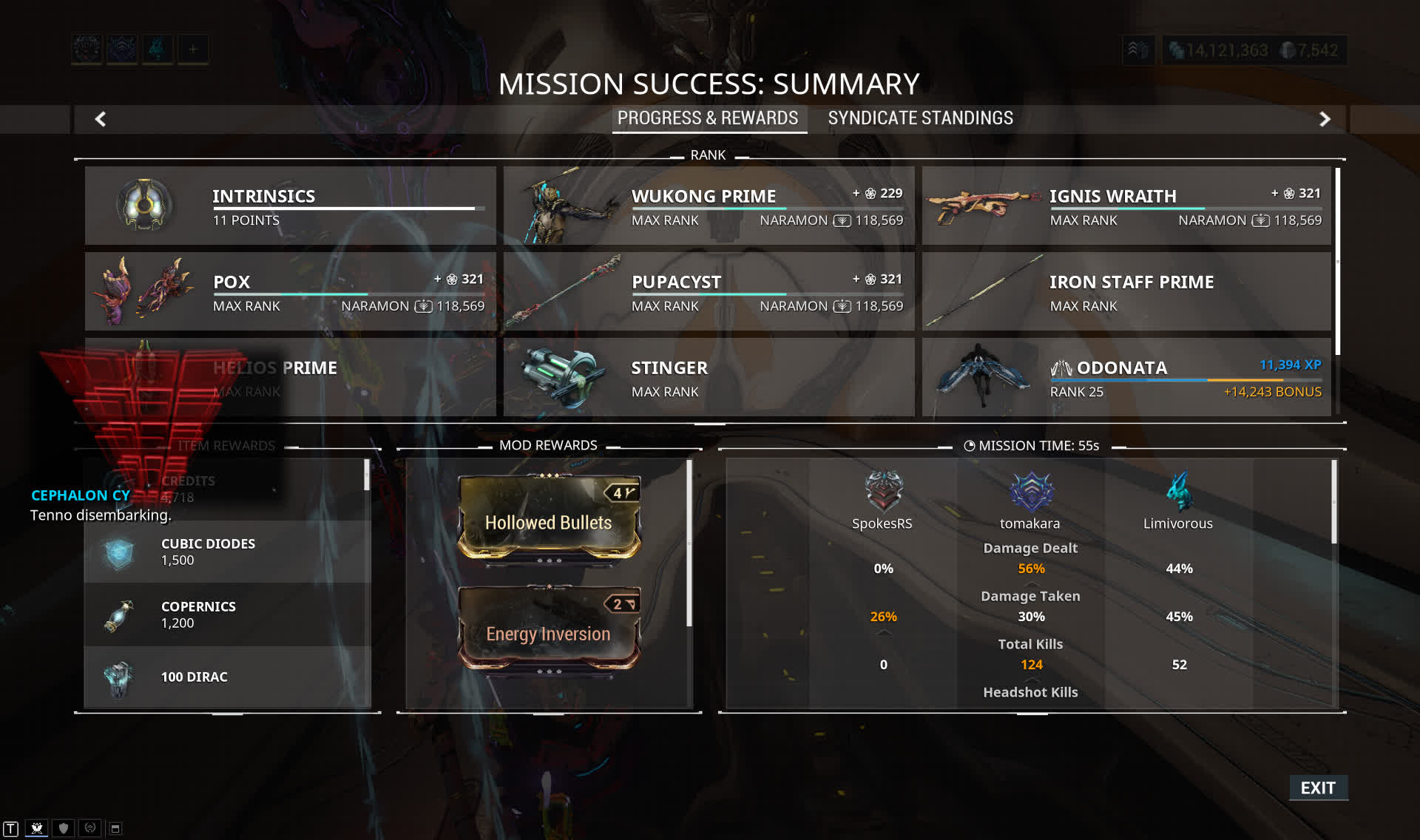Select the Iron Staff Prime entry
The image size is (1420, 840).
(x=1126, y=291)
